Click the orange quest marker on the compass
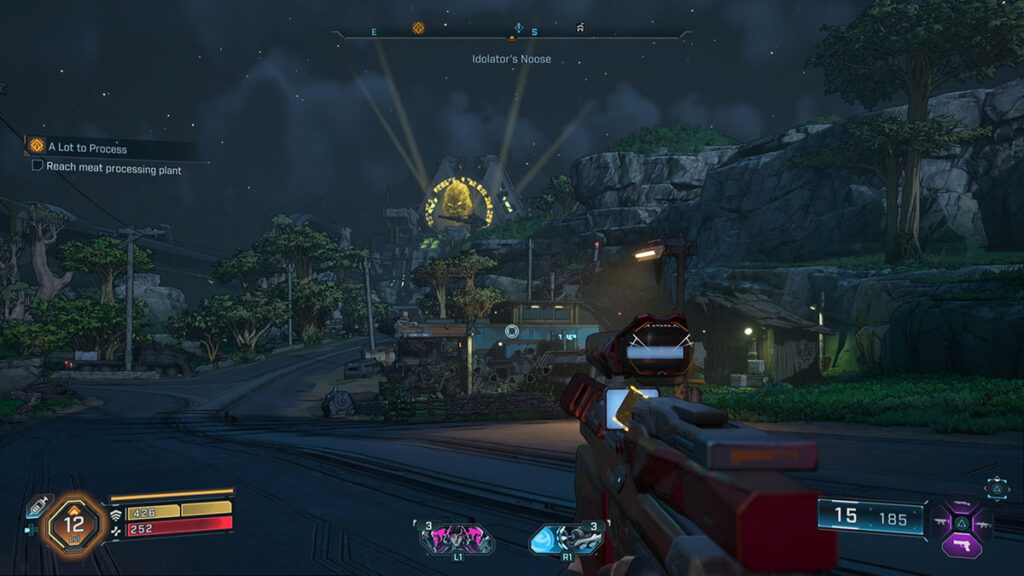The image size is (1024, 576). 418,28
